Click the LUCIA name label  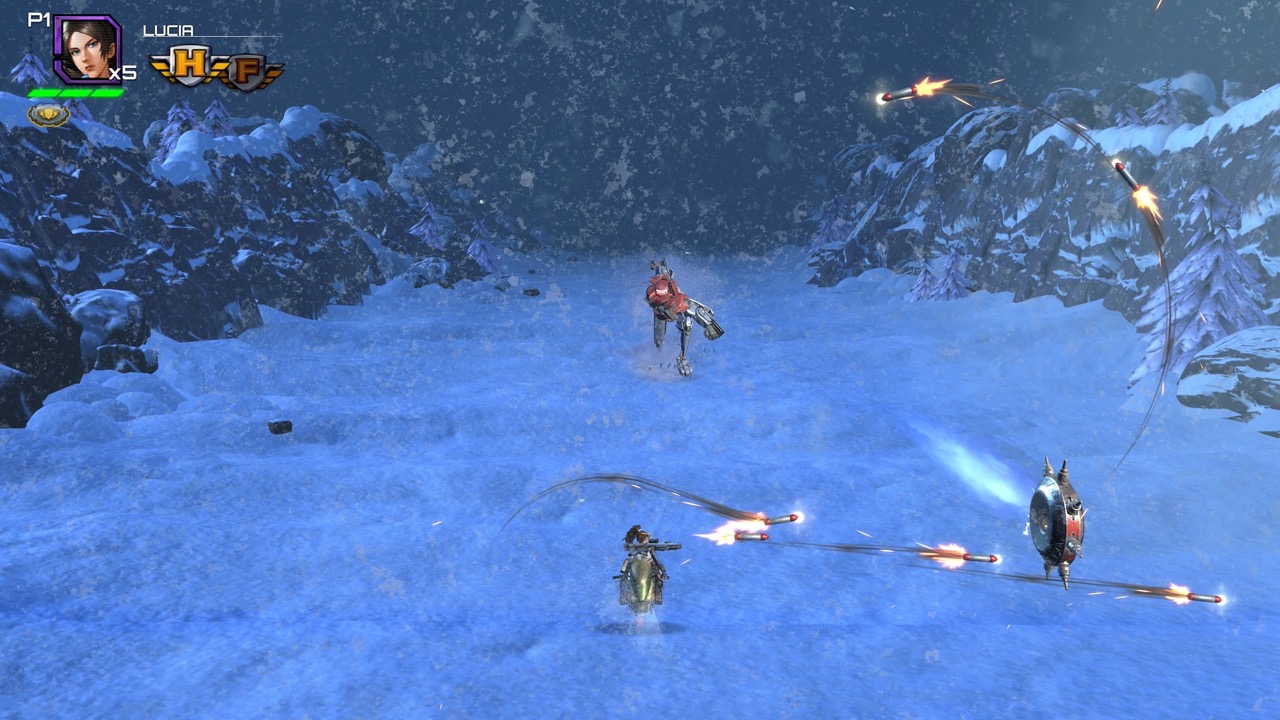pos(170,30)
